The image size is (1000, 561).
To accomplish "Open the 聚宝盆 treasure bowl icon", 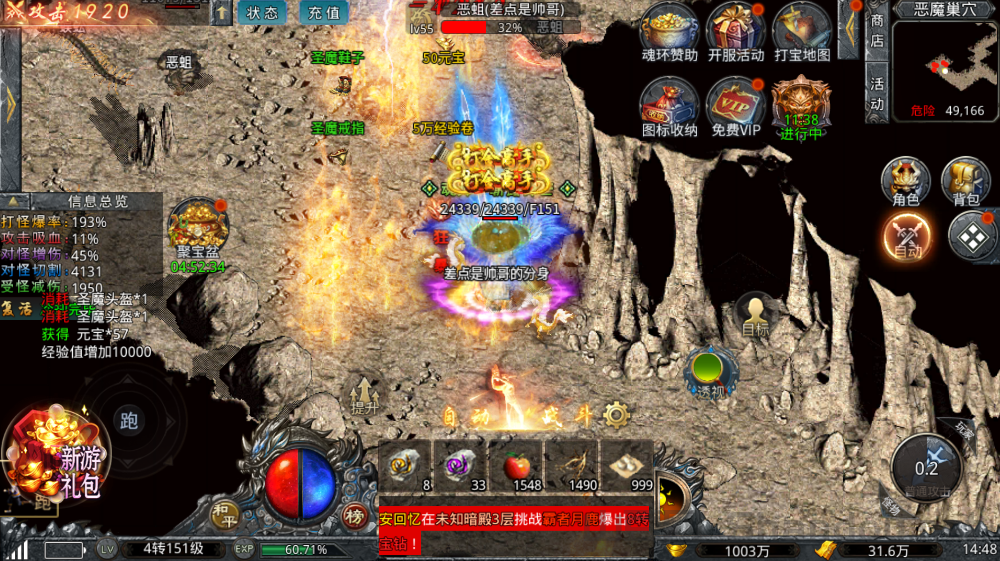I will pos(197,228).
